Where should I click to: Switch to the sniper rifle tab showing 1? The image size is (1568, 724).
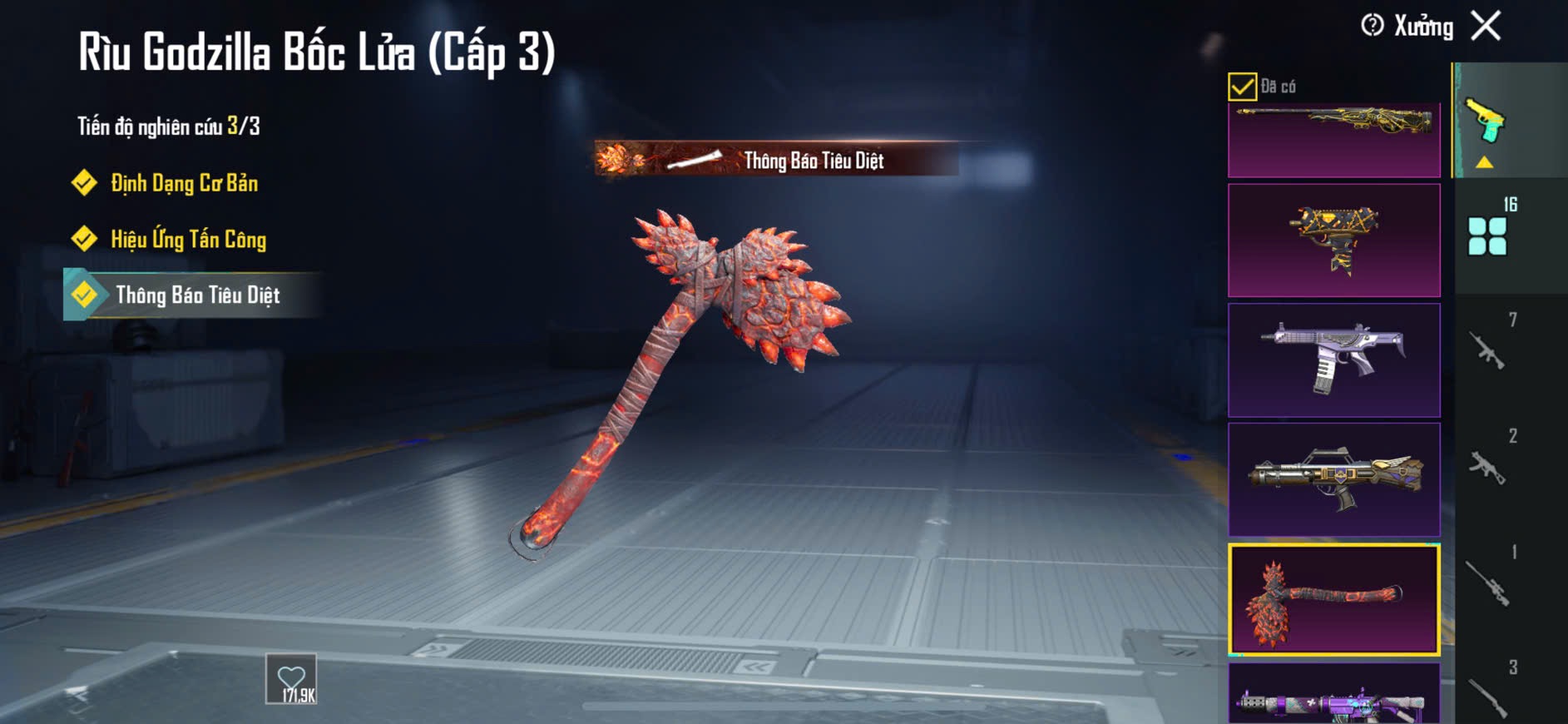coord(1489,581)
